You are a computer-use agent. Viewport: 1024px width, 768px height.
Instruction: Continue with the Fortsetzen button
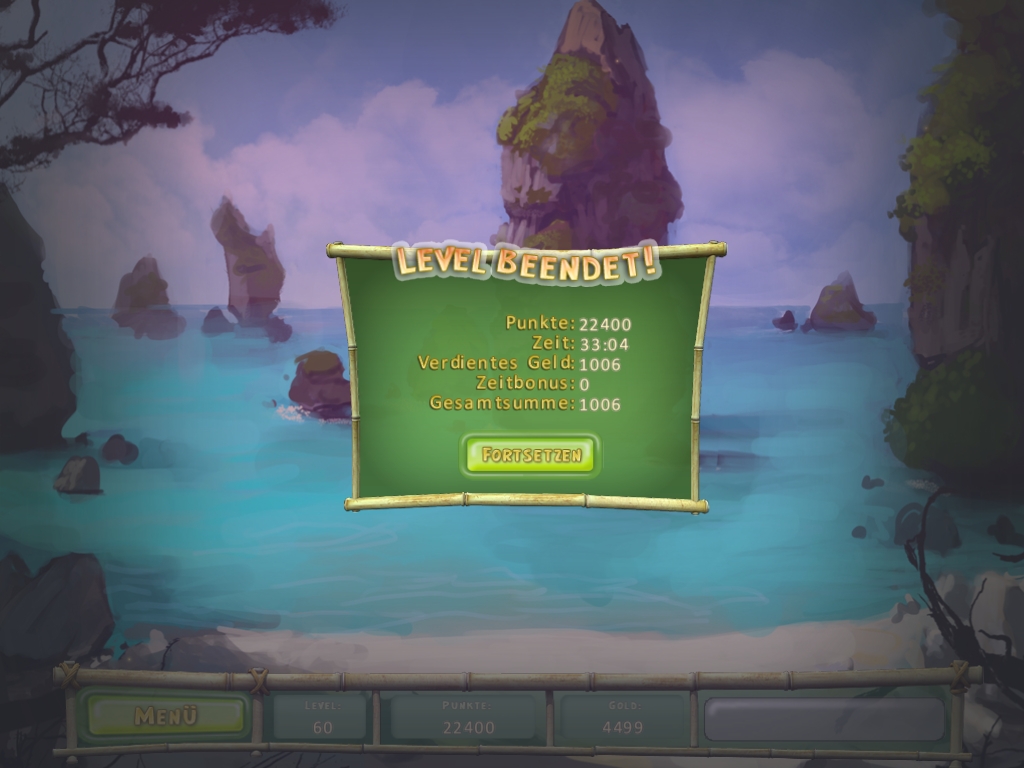530,455
